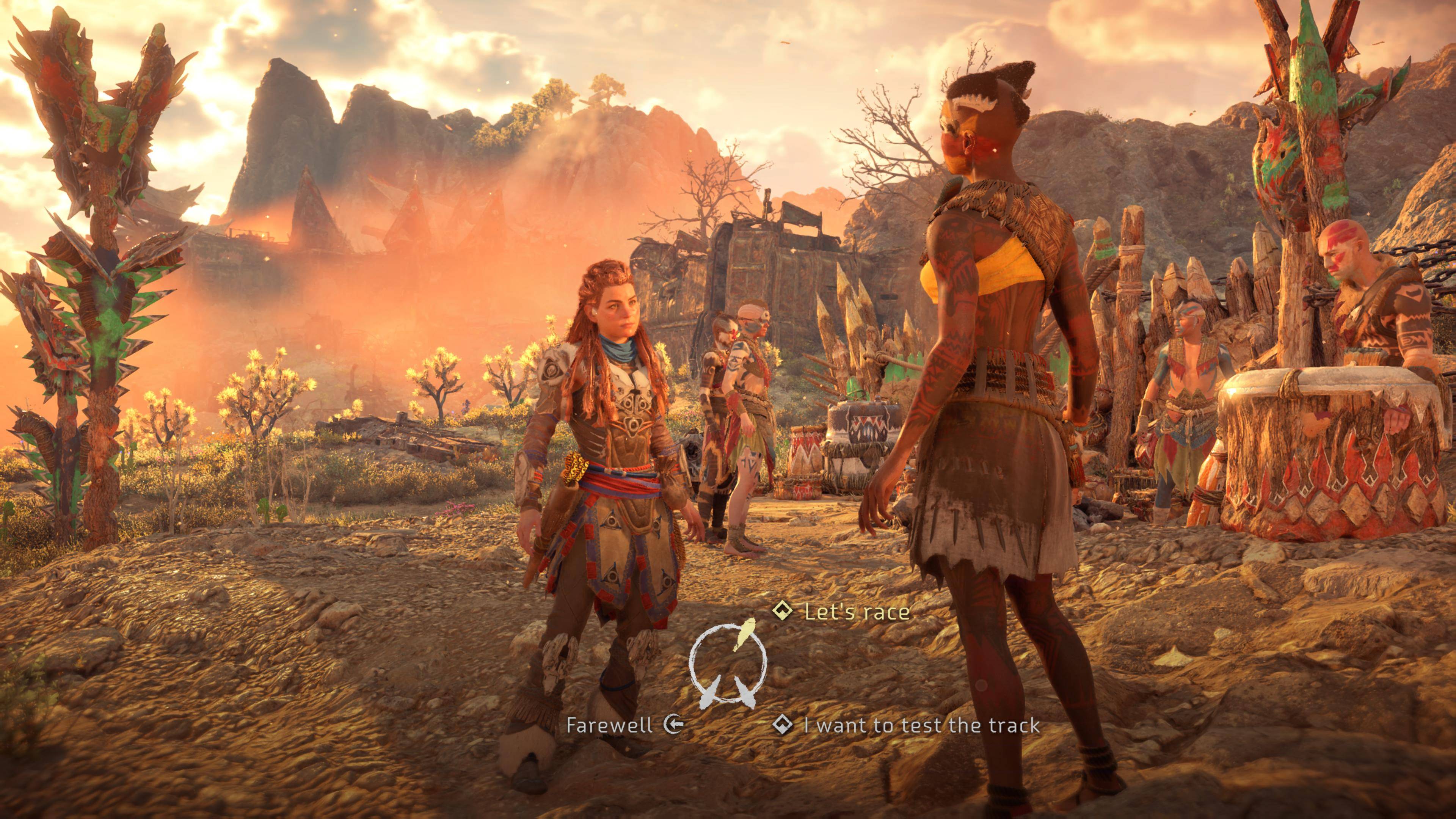This screenshot has height=819, width=1456.
Task: Say Farewell to end the conversation
Action: (x=609, y=725)
